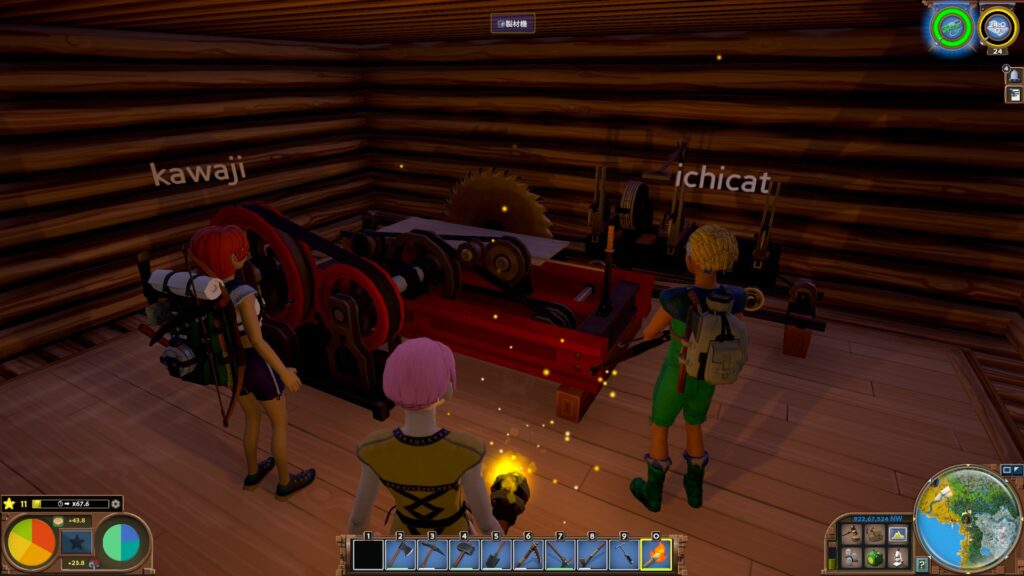Click the yellow question mark help button
The width and height of the screenshot is (1024, 576).
pos(922,564)
